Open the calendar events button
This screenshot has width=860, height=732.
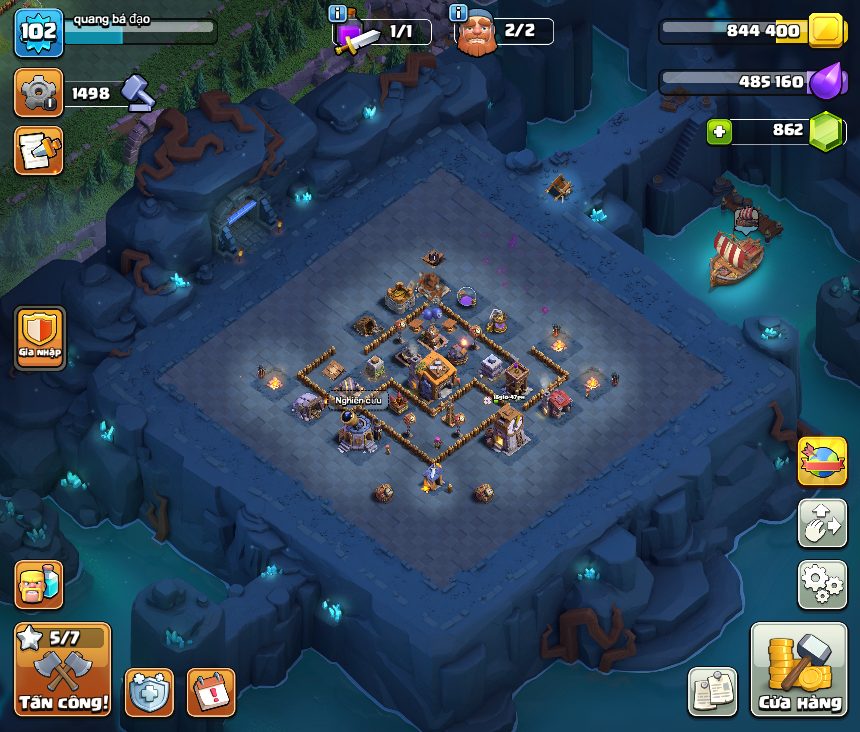[211, 692]
